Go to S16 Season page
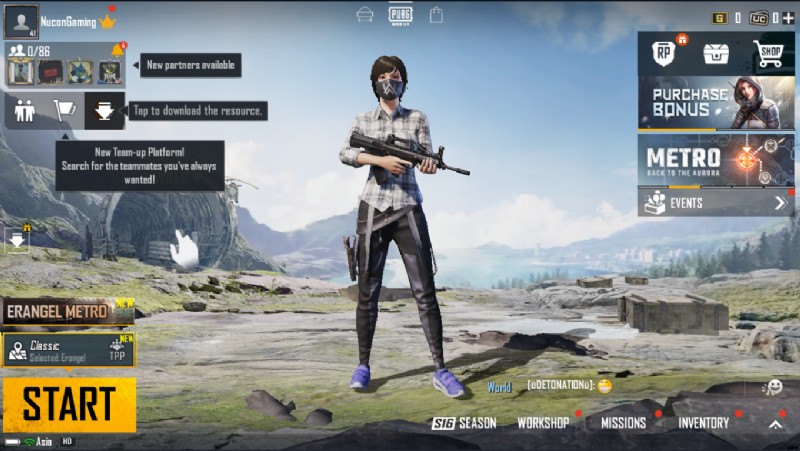 point(464,423)
